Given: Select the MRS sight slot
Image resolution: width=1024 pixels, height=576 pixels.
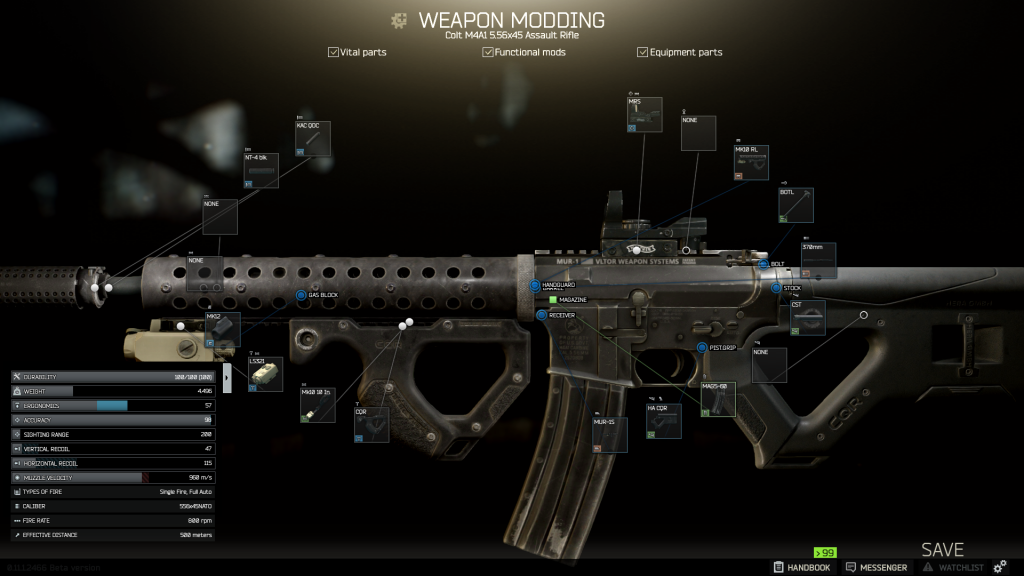Looking at the screenshot, I should click(644, 115).
